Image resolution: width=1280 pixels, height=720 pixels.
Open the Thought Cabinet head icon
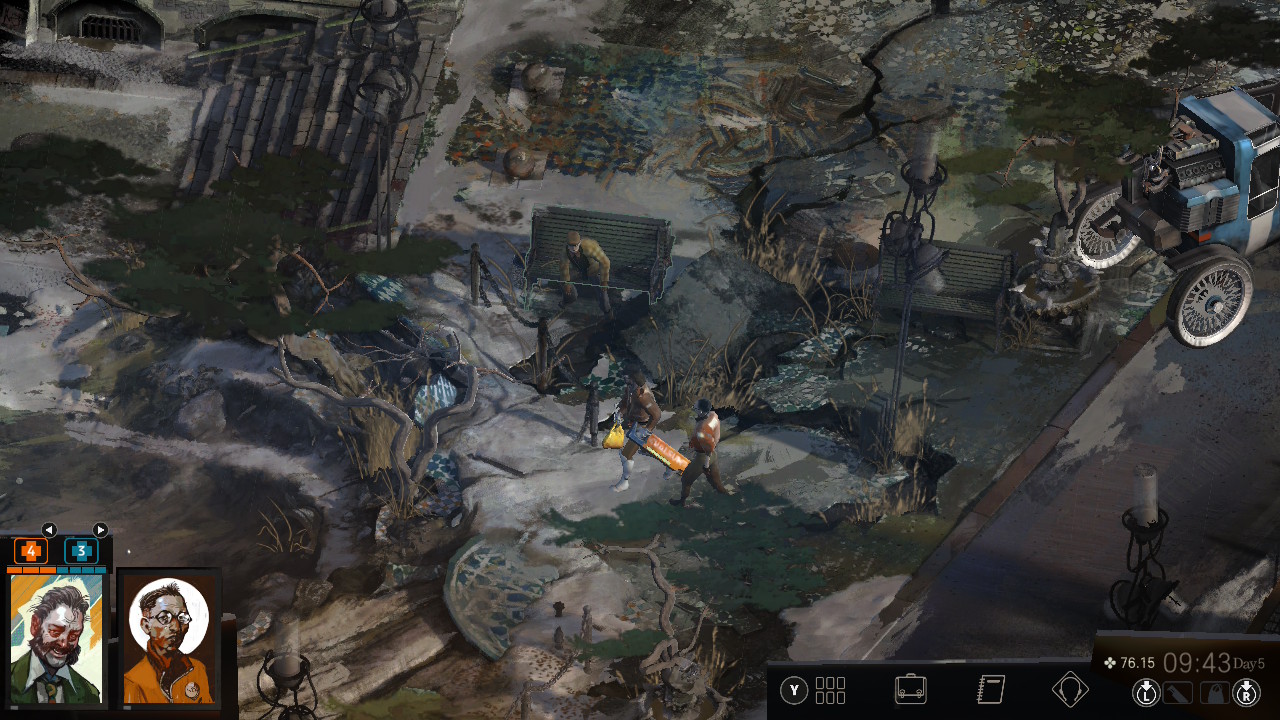click(1070, 690)
